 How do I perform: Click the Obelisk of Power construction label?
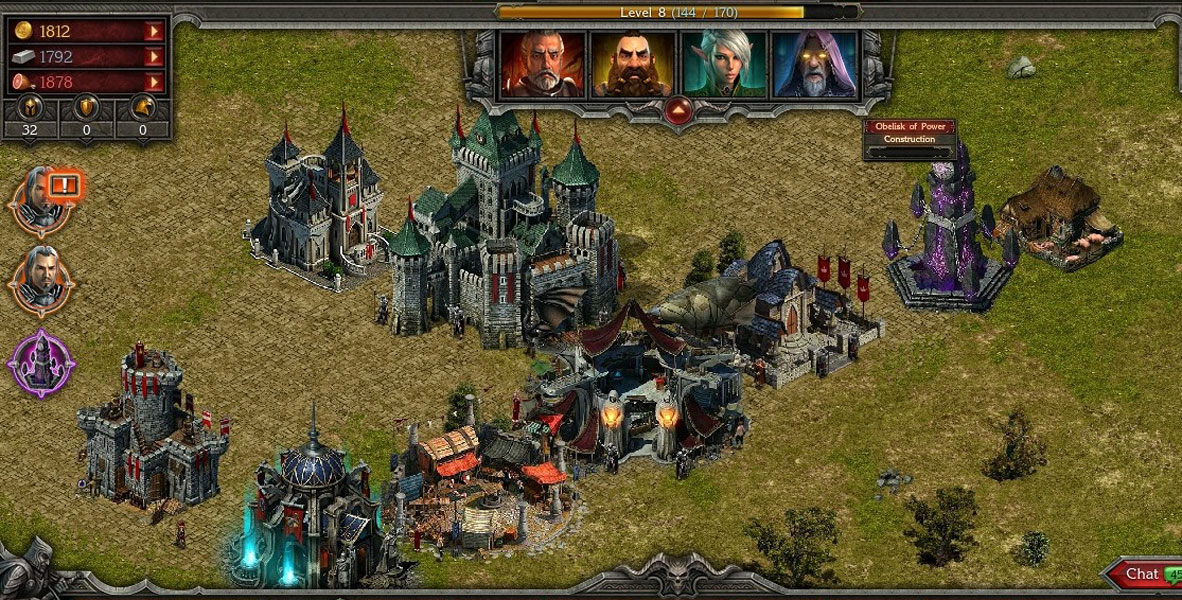click(x=909, y=133)
